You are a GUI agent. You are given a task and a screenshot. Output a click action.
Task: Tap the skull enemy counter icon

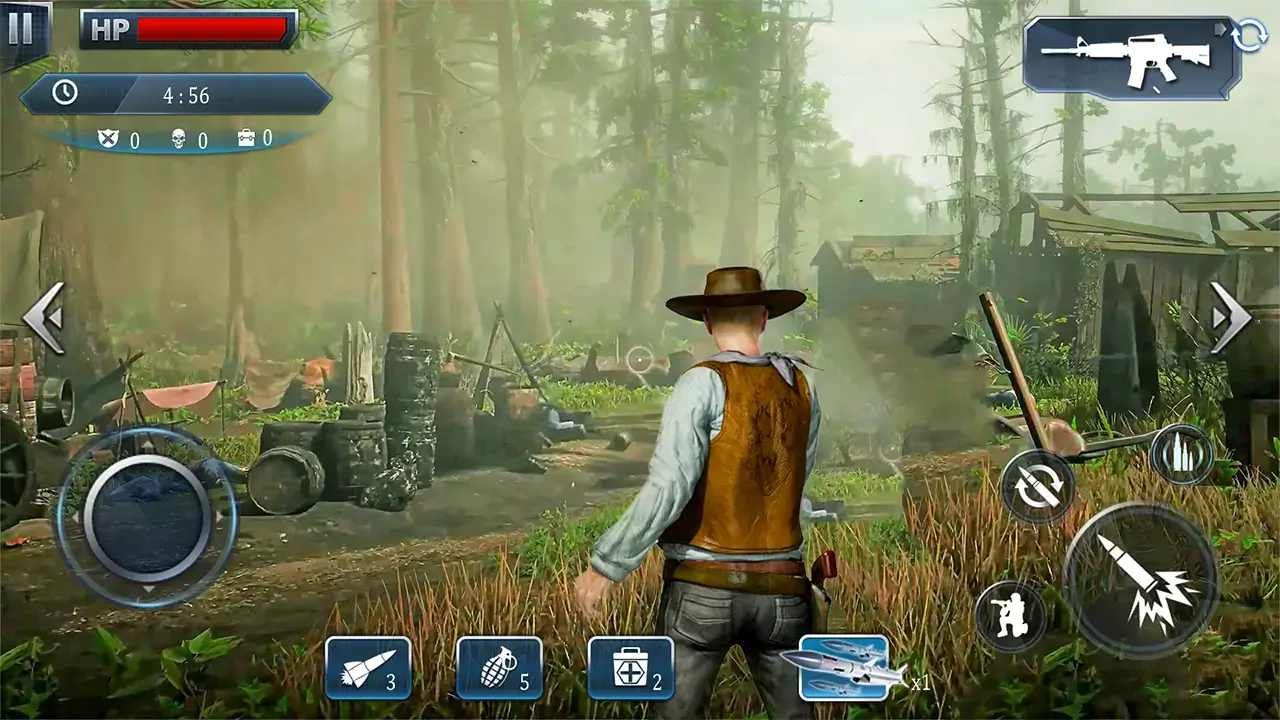[x=176, y=140]
